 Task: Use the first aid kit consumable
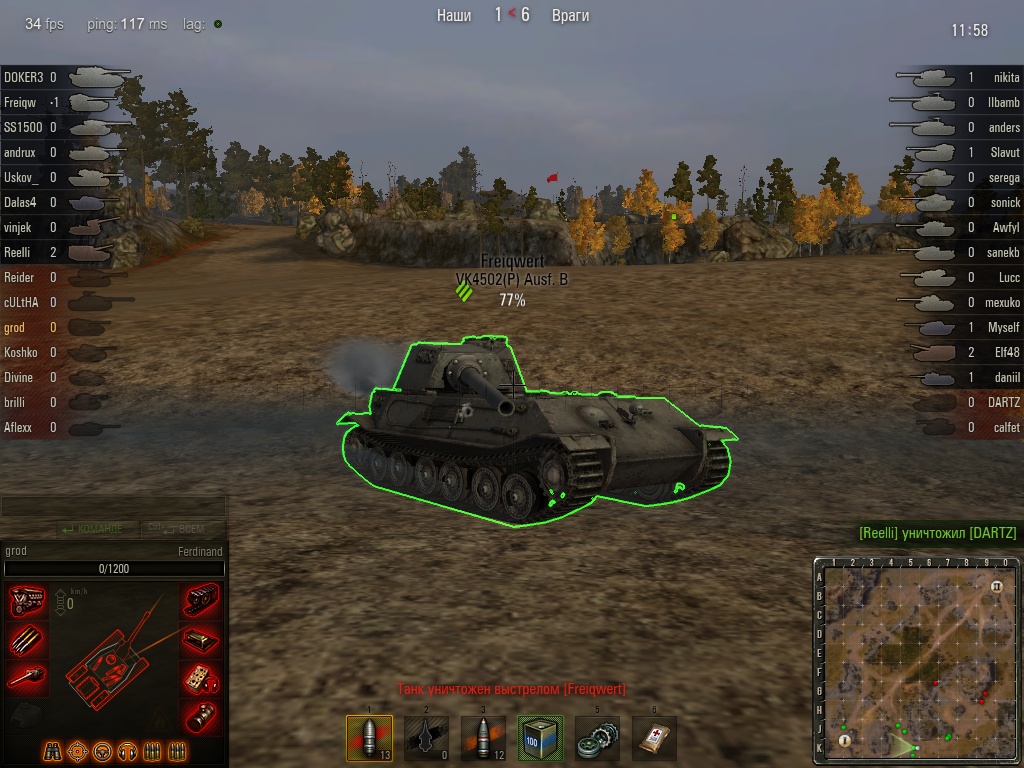[655, 738]
